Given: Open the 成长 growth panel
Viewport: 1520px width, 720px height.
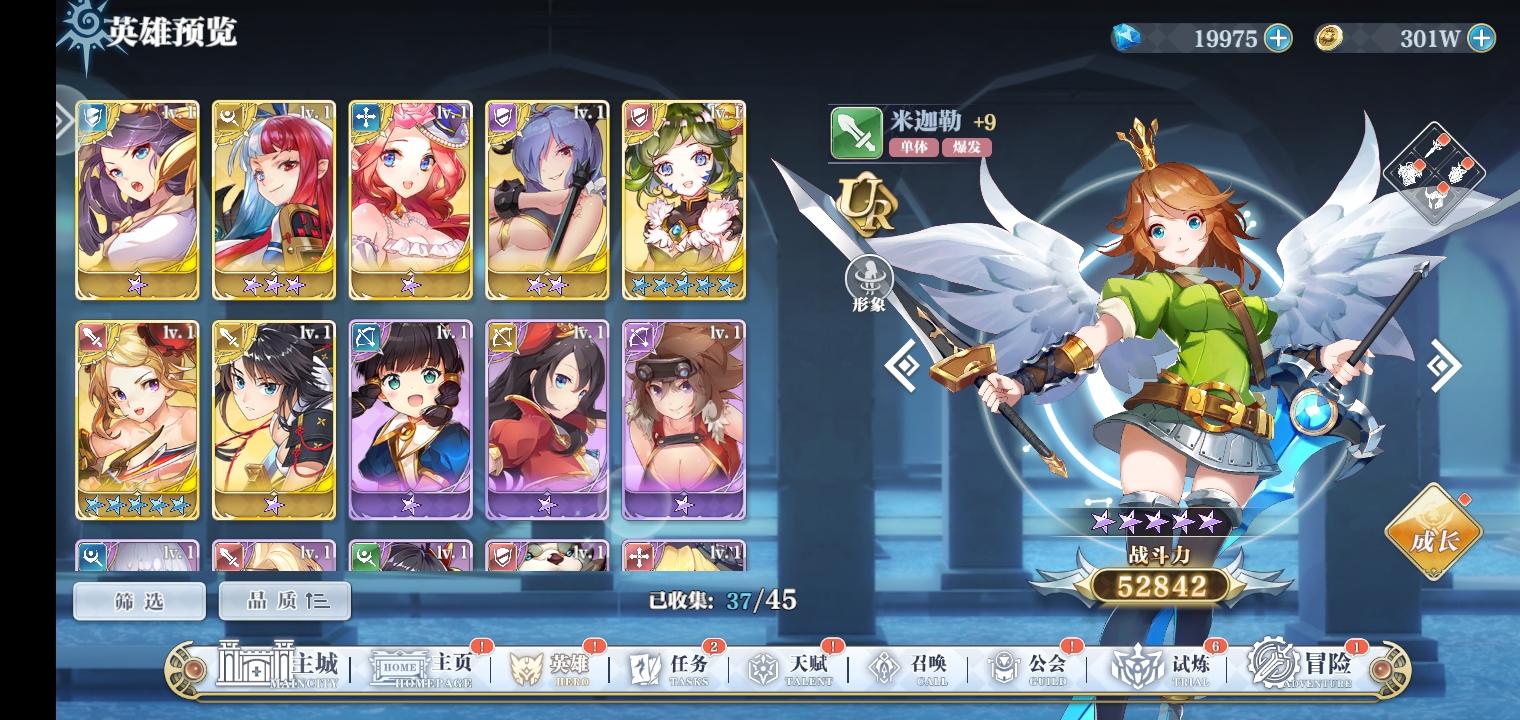Looking at the screenshot, I should (1434, 534).
